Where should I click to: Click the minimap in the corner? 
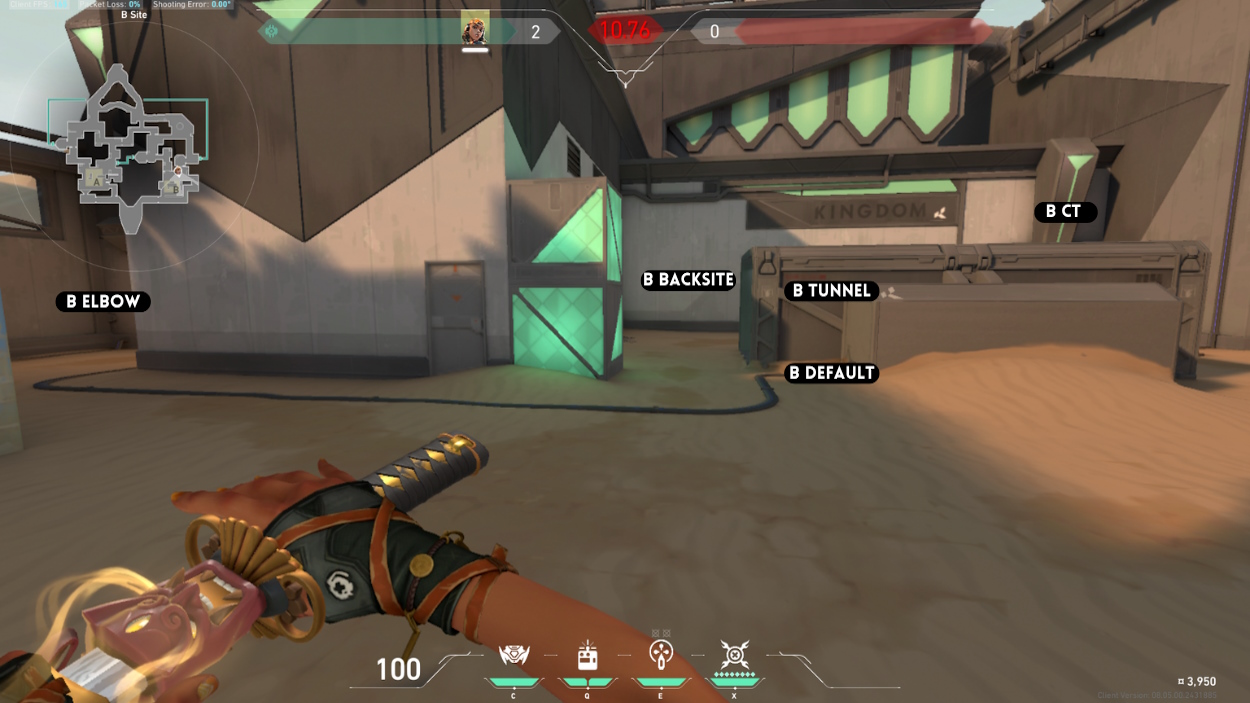click(130, 148)
